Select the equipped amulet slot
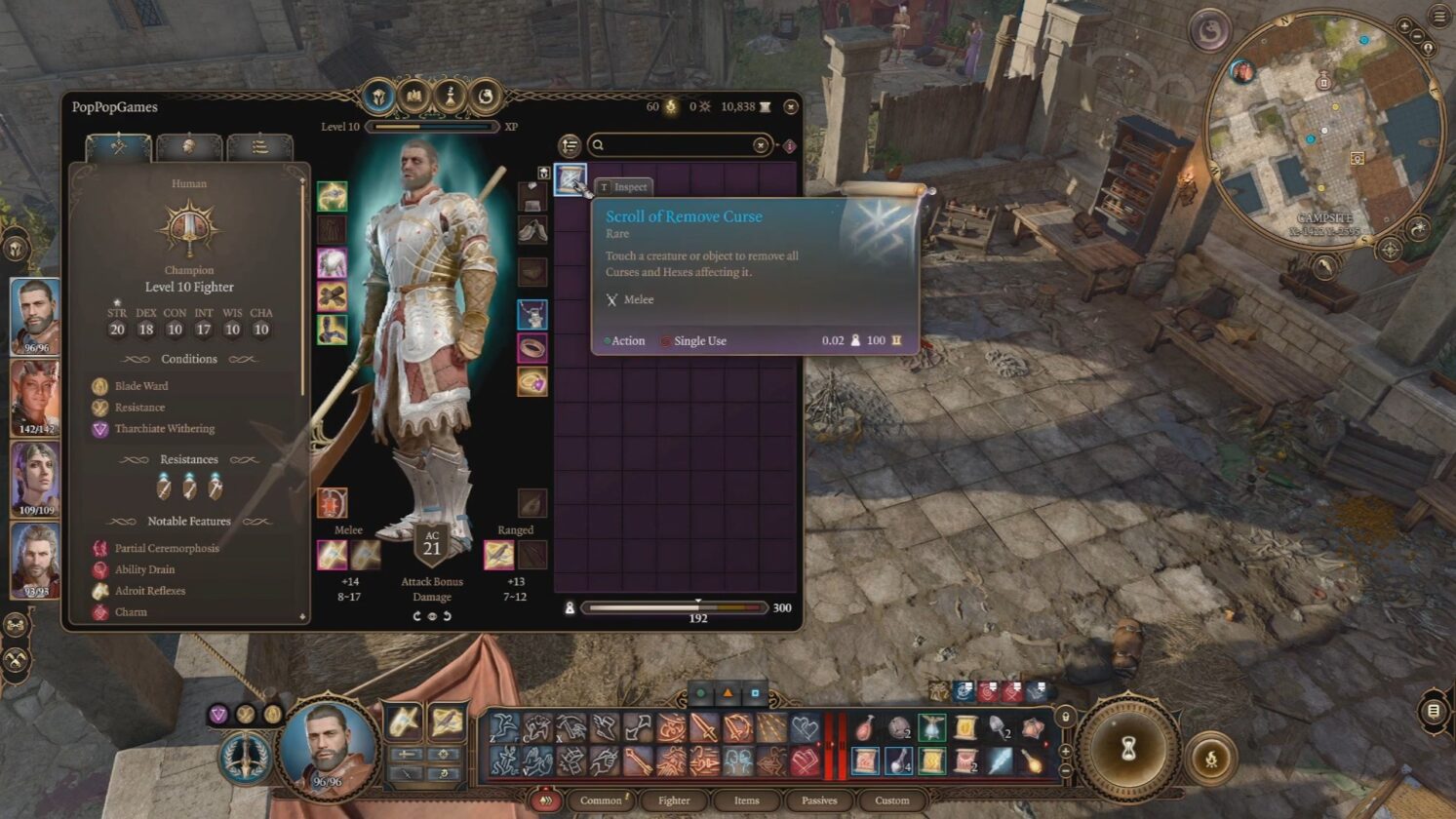1456x819 pixels. (x=531, y=315)
